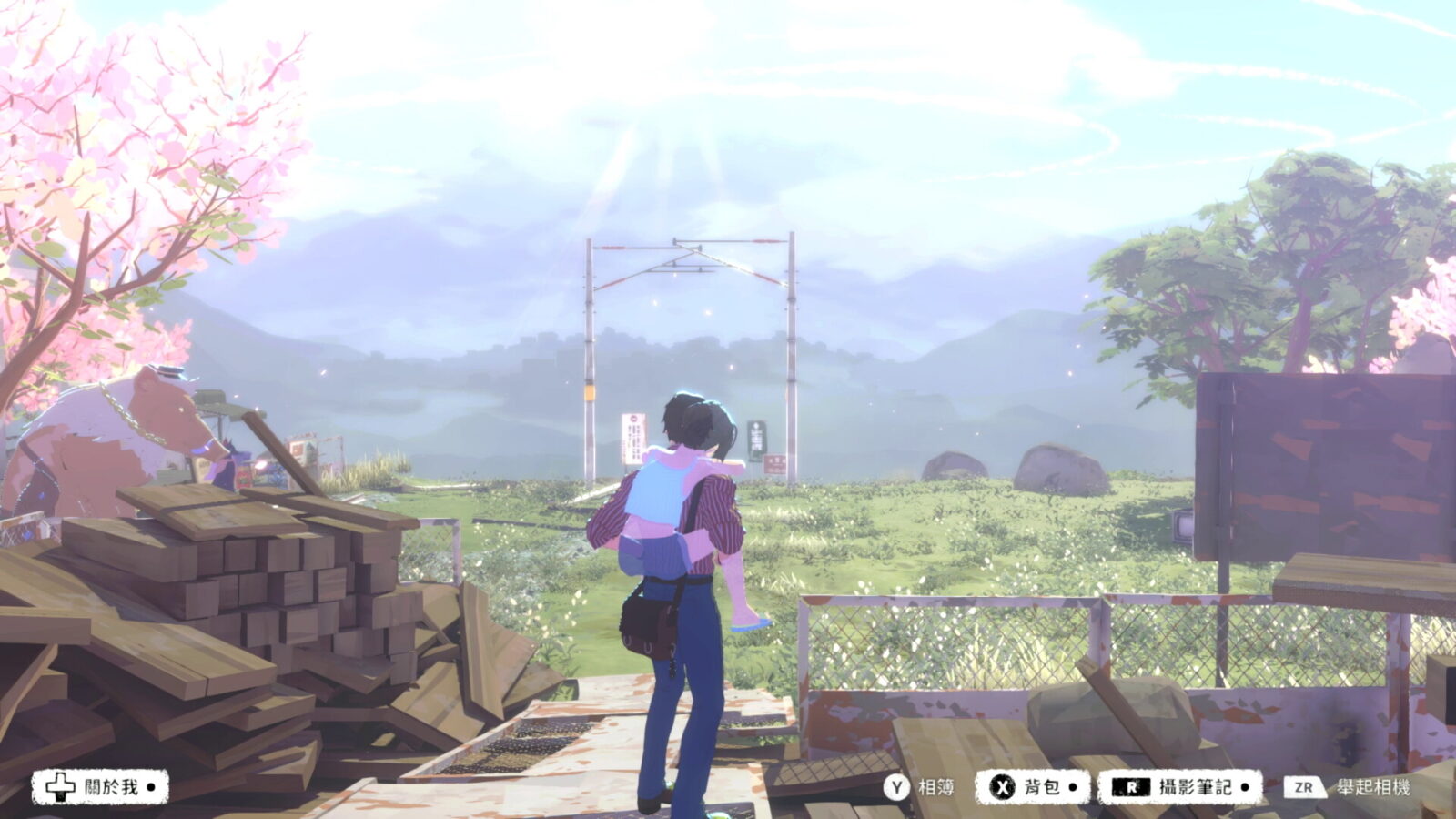Toggle the dot indicator beside 背包

1074,786
